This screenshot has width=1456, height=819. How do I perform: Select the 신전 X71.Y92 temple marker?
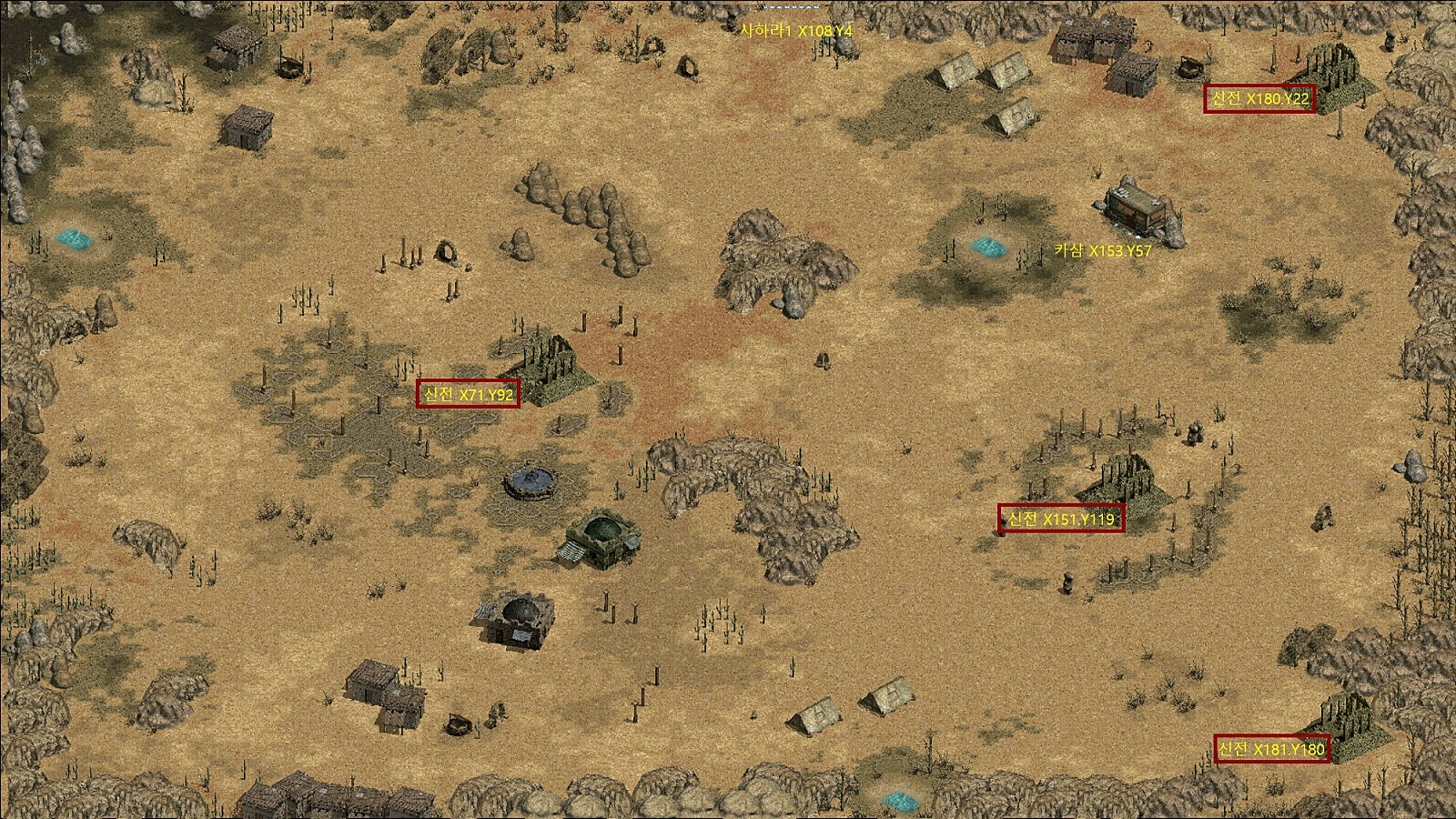click(x=468, y=394)
